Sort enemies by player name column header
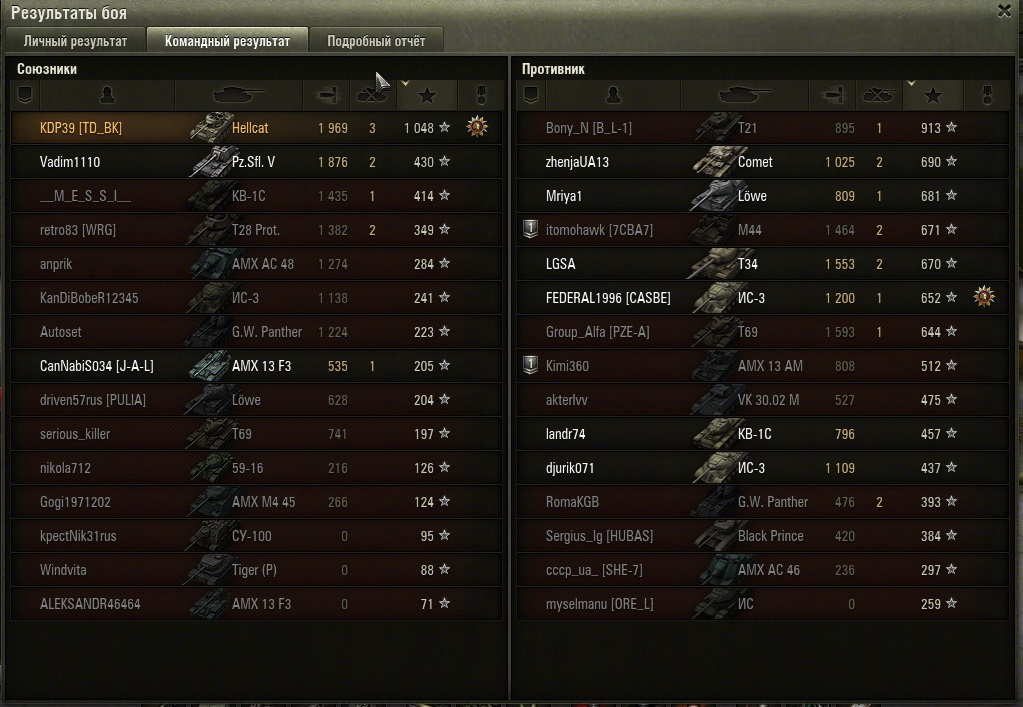The width and height of the screenshot is (1023, 707). pyautogui.click(x=613, y=95)
